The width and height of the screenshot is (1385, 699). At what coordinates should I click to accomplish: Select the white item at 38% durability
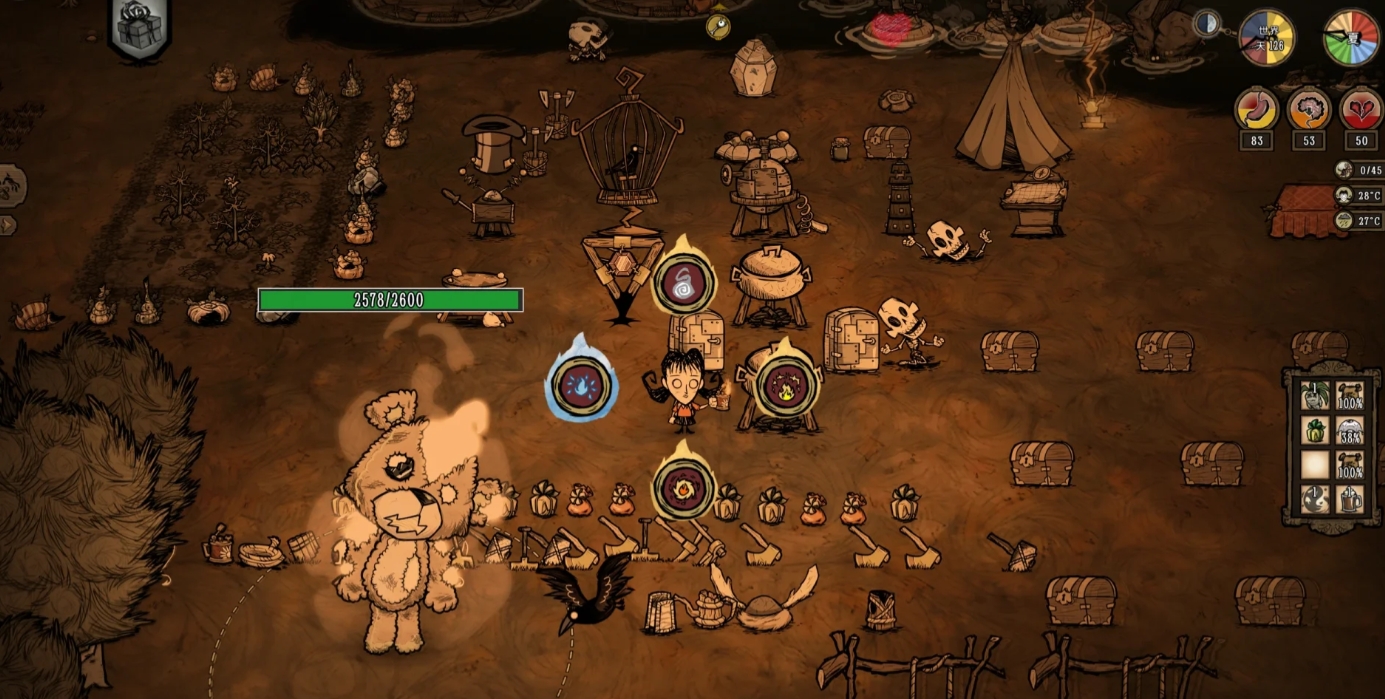[1350, 430]
